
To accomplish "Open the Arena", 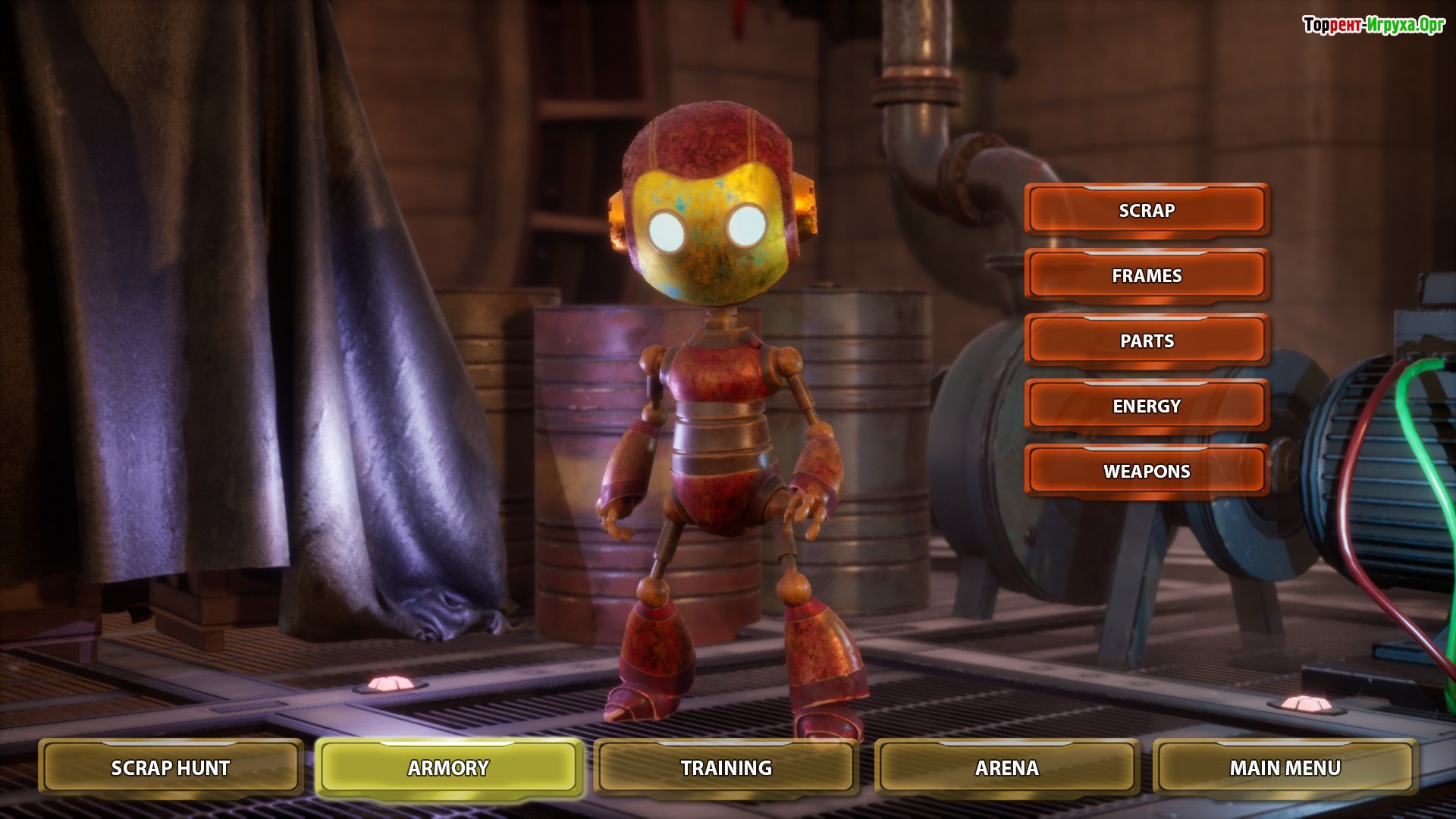I will tap(1006, 767).
